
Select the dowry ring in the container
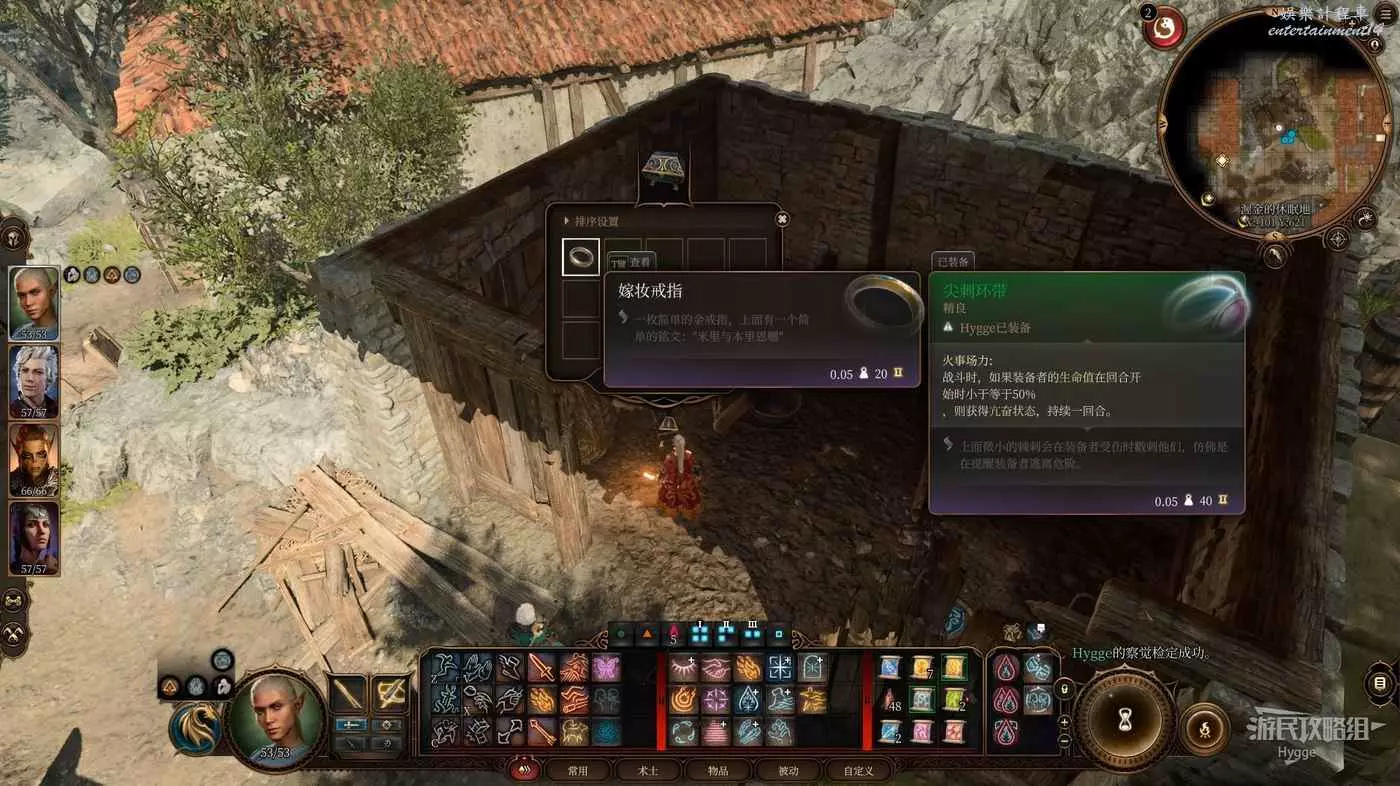click(x=580, y=257)
